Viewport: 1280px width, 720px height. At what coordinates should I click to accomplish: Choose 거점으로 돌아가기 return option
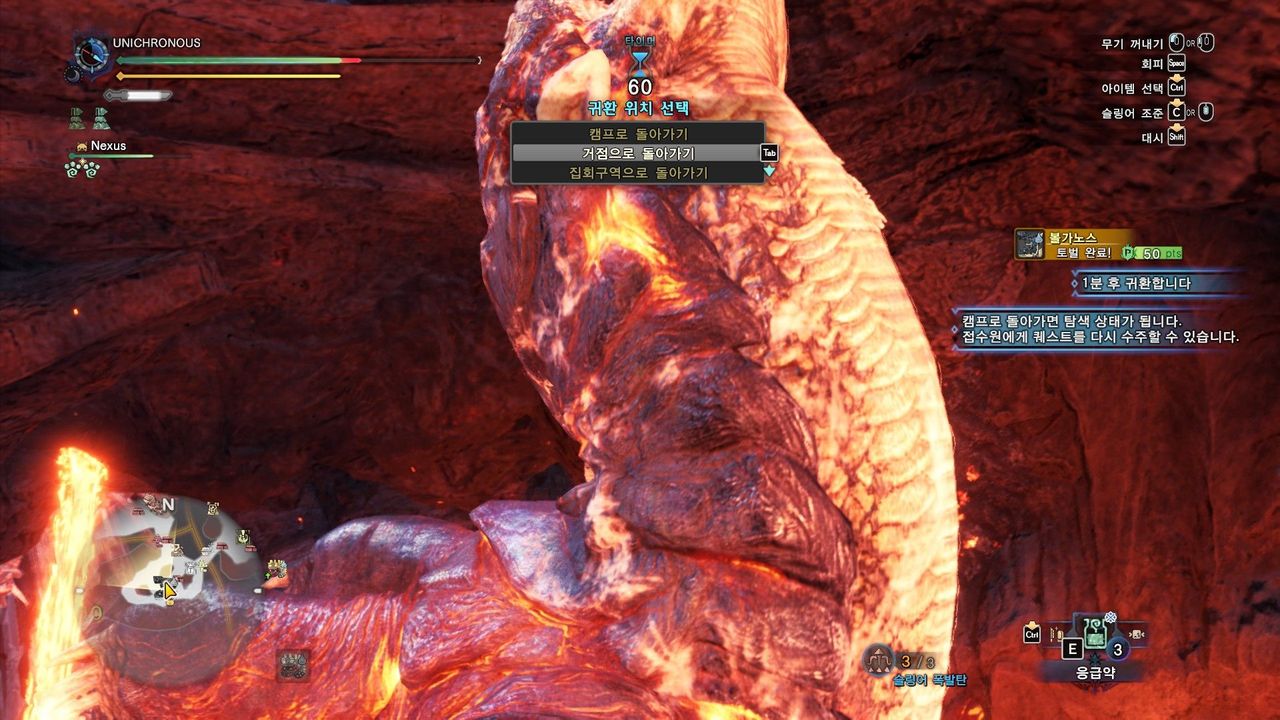[x=638, y=153]
